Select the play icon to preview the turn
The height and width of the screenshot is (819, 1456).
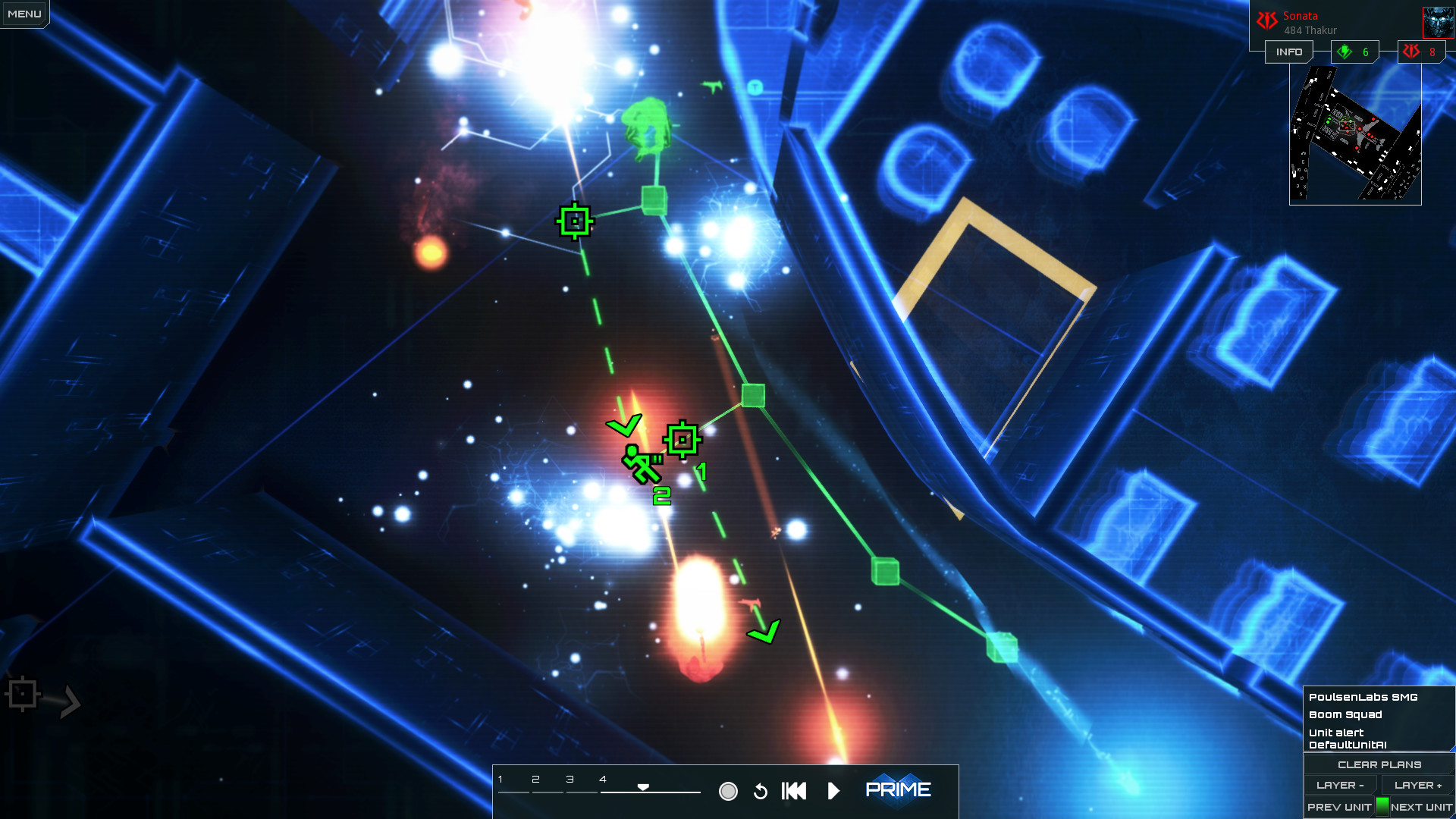point(834,790)
